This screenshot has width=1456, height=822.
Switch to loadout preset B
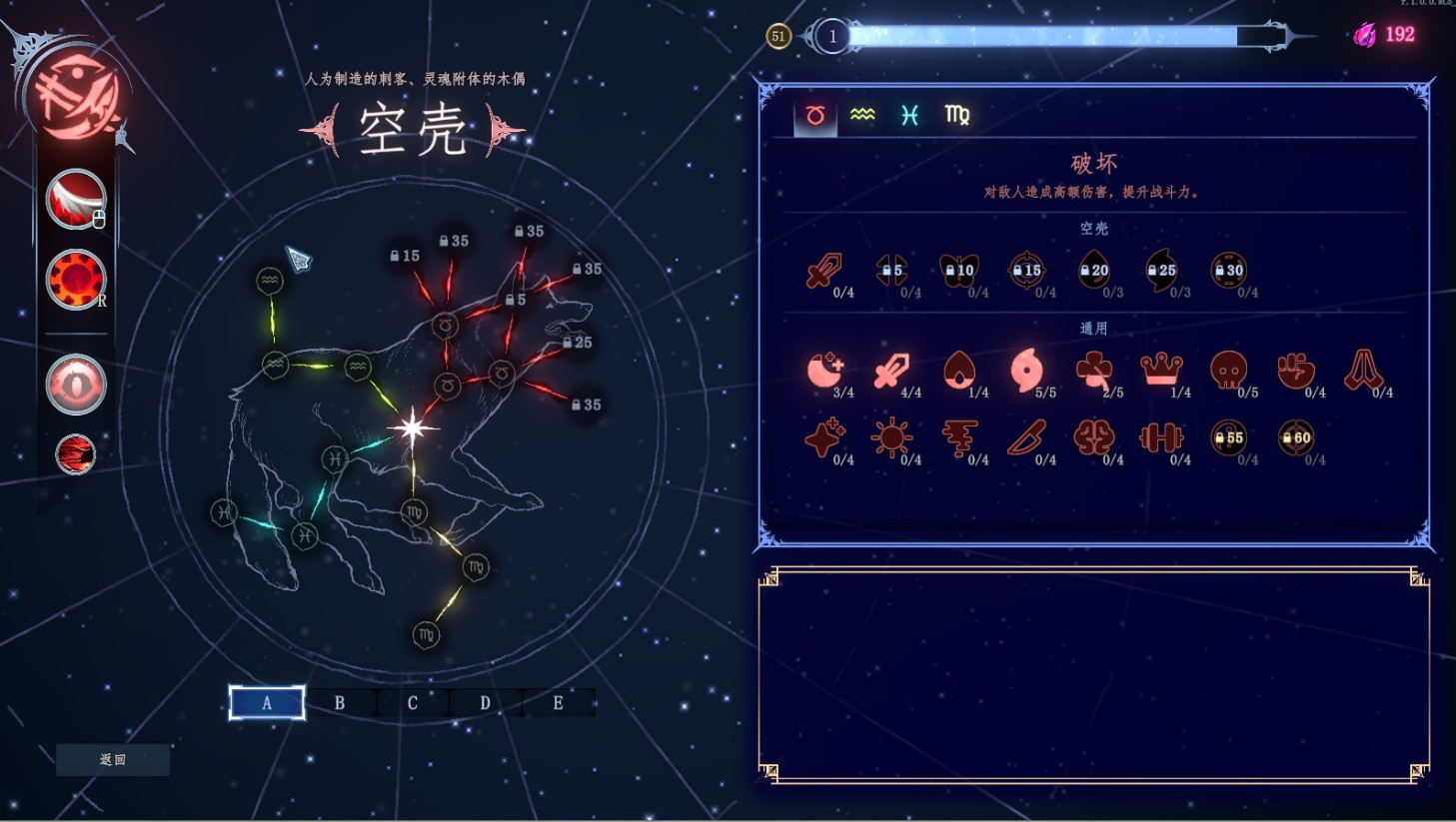tap(340, 703)
